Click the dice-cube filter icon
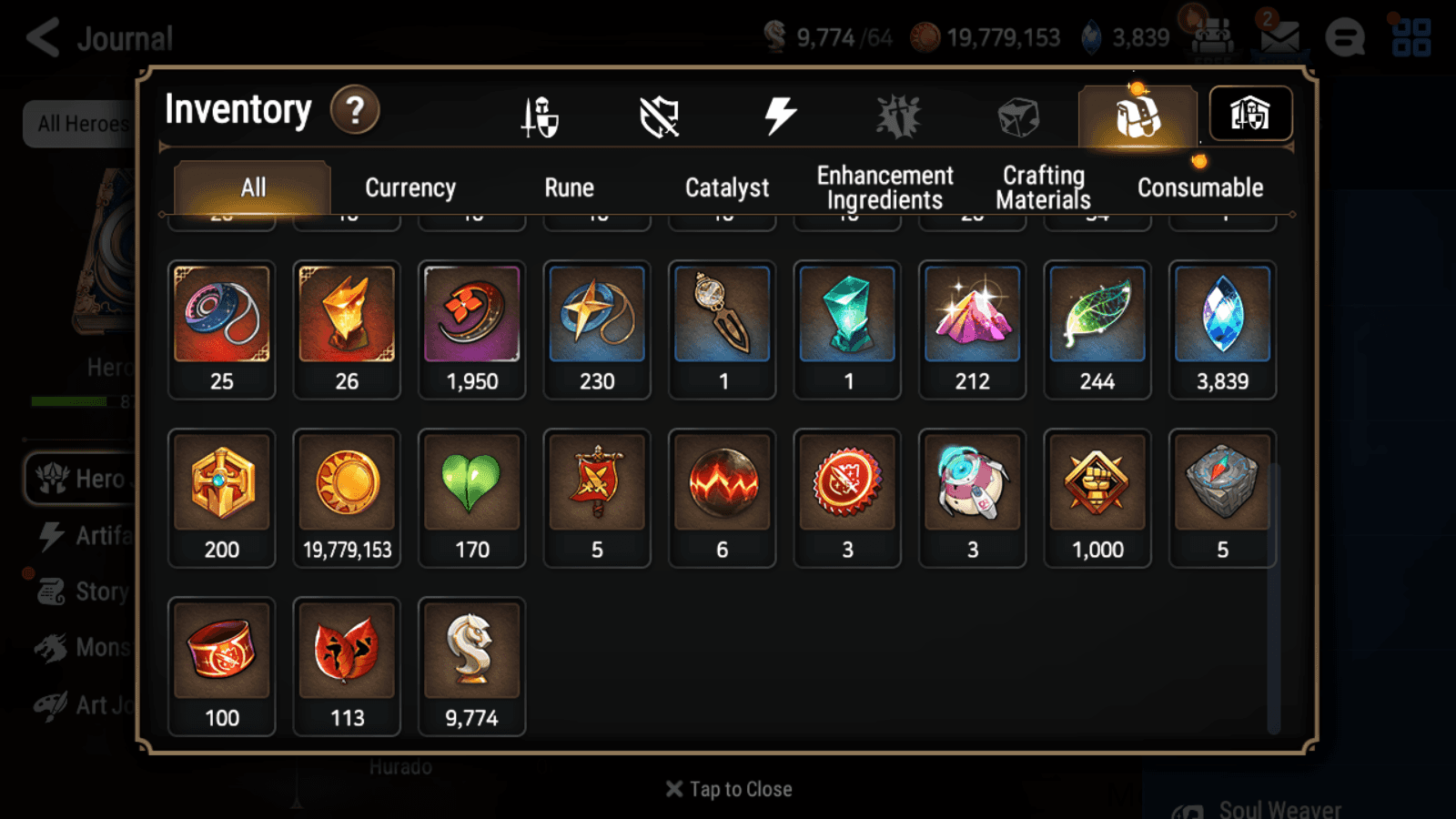Viewport: 1456px width, 819px height. (x=1016, y=115)
